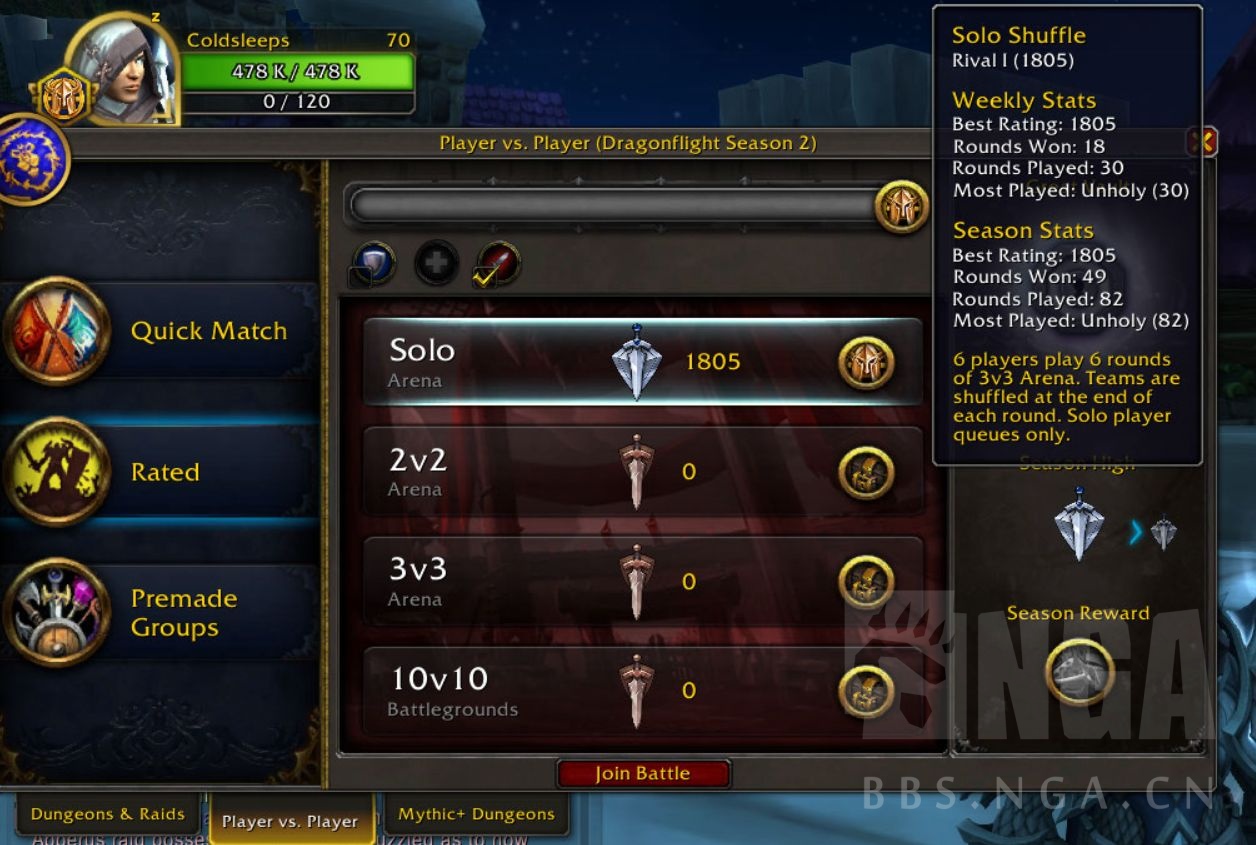Image resolution: width=1256 pixels, height=845 pixels.
Task: Open the Quick Match category
Action: 160,331
